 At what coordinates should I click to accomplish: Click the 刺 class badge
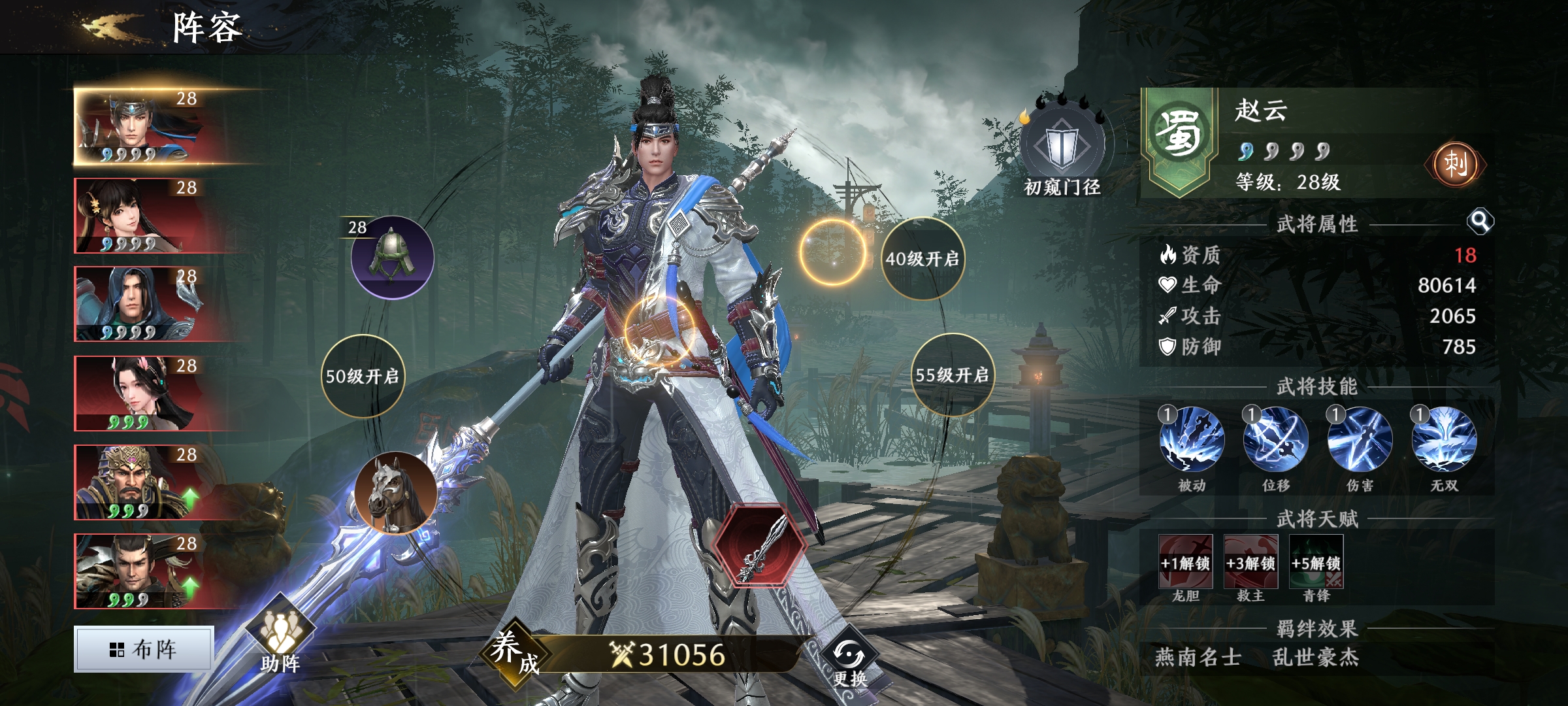(x=1455, y=163)
